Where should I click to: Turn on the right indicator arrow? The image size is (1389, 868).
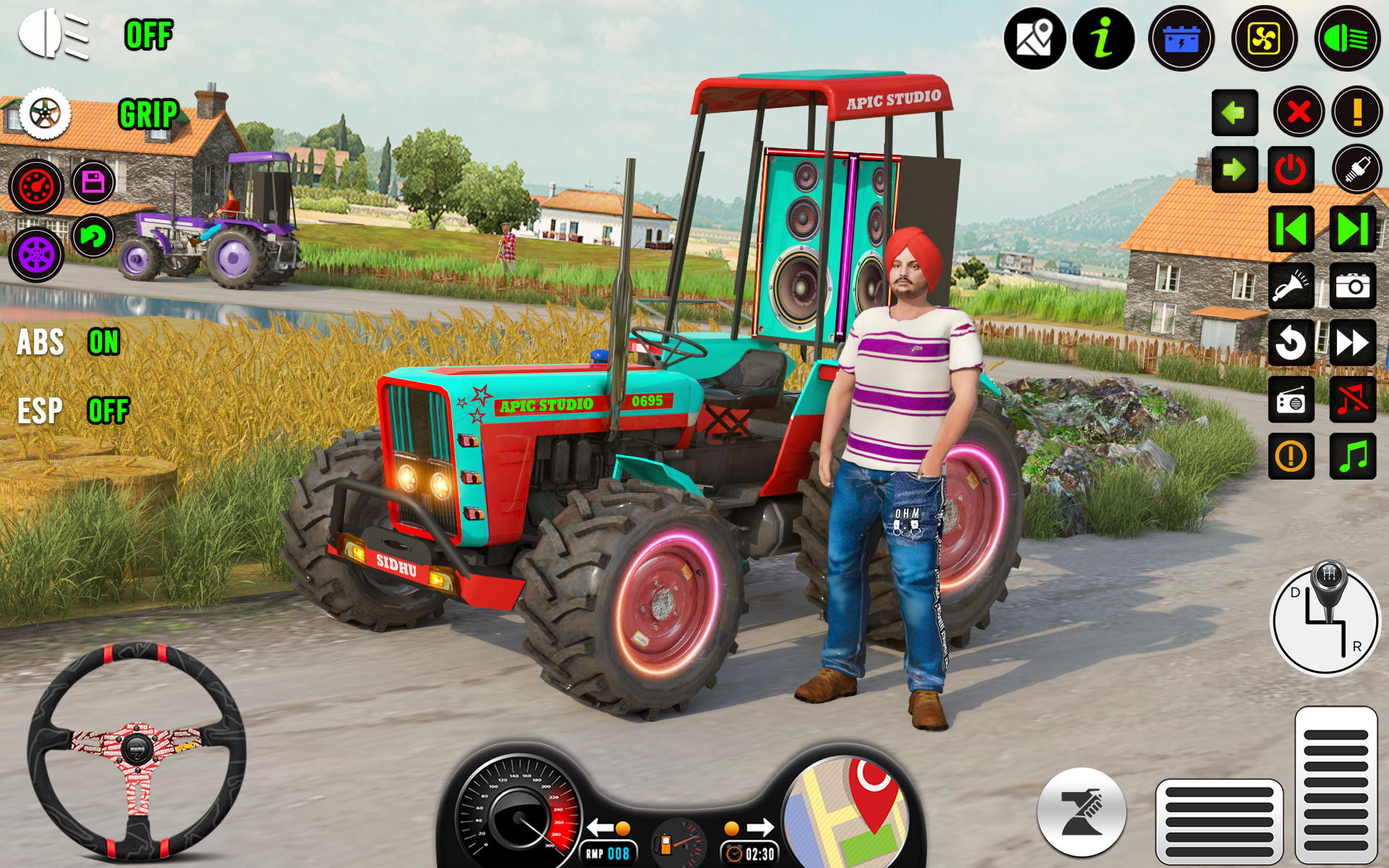(1234, 170)
